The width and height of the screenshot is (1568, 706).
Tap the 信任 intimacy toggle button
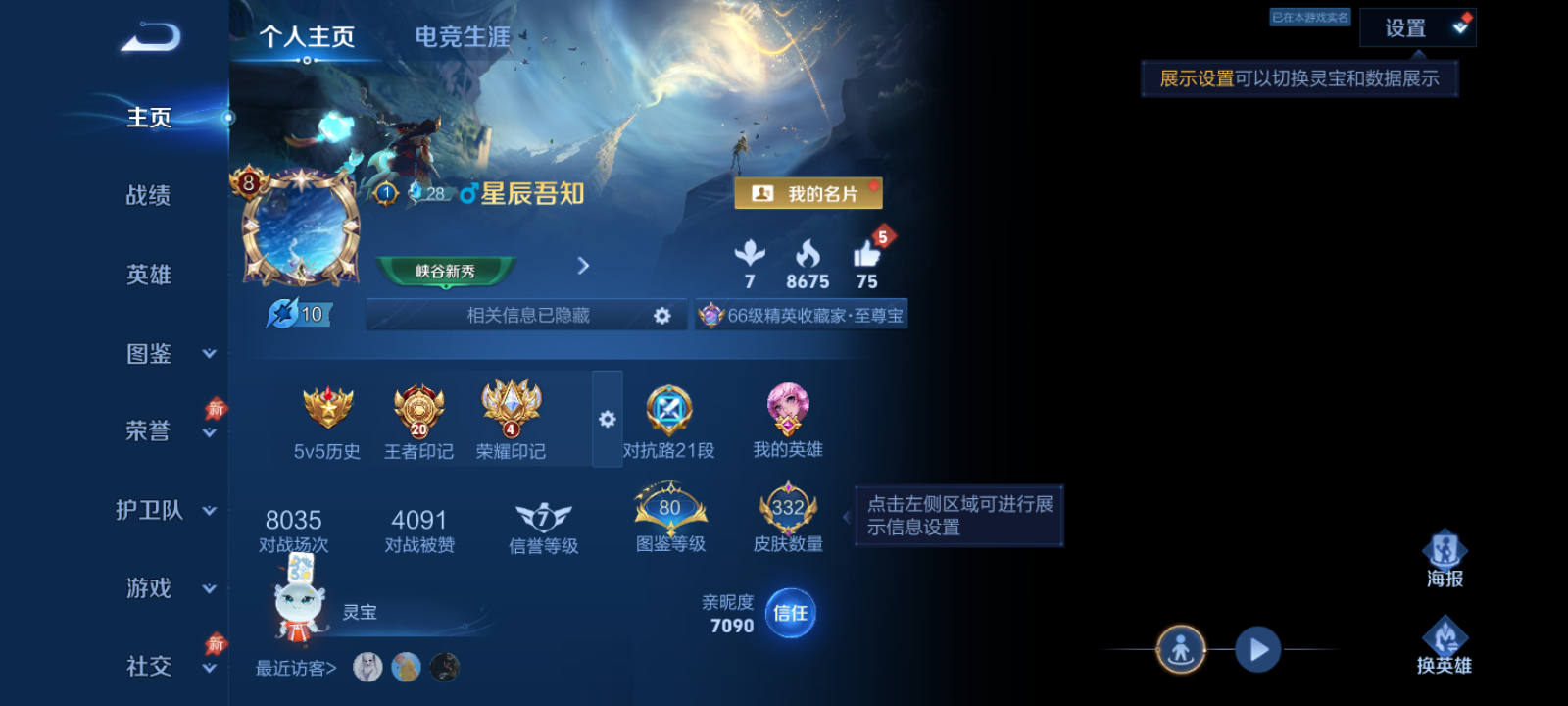click(788, 613)
